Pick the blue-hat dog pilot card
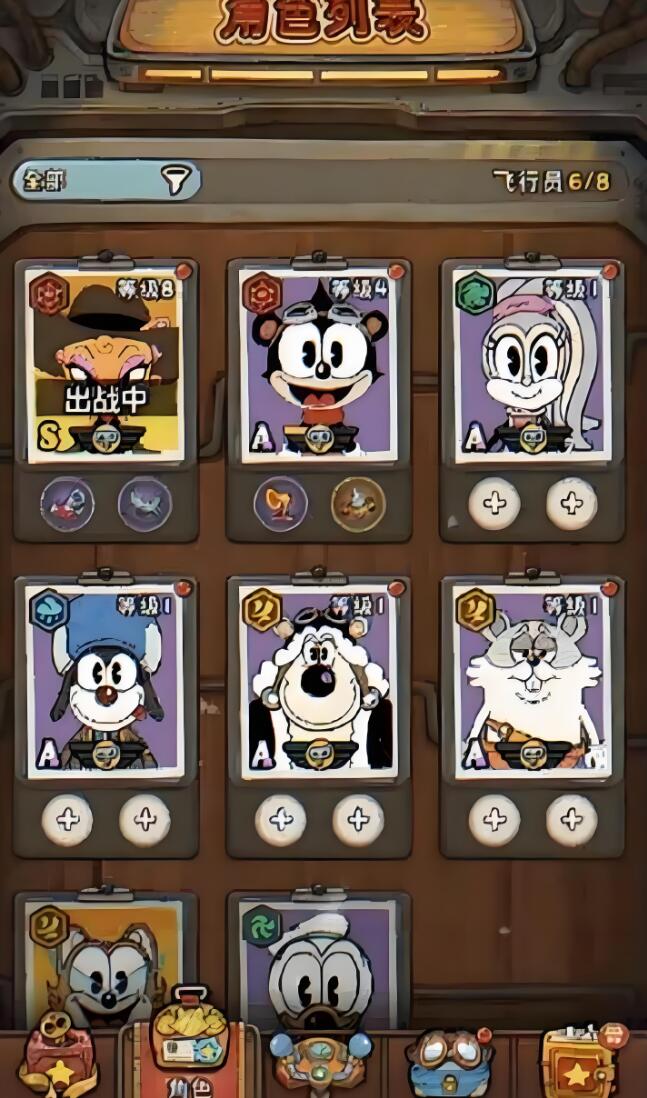The image size is (647, 1098). (105, 682)
